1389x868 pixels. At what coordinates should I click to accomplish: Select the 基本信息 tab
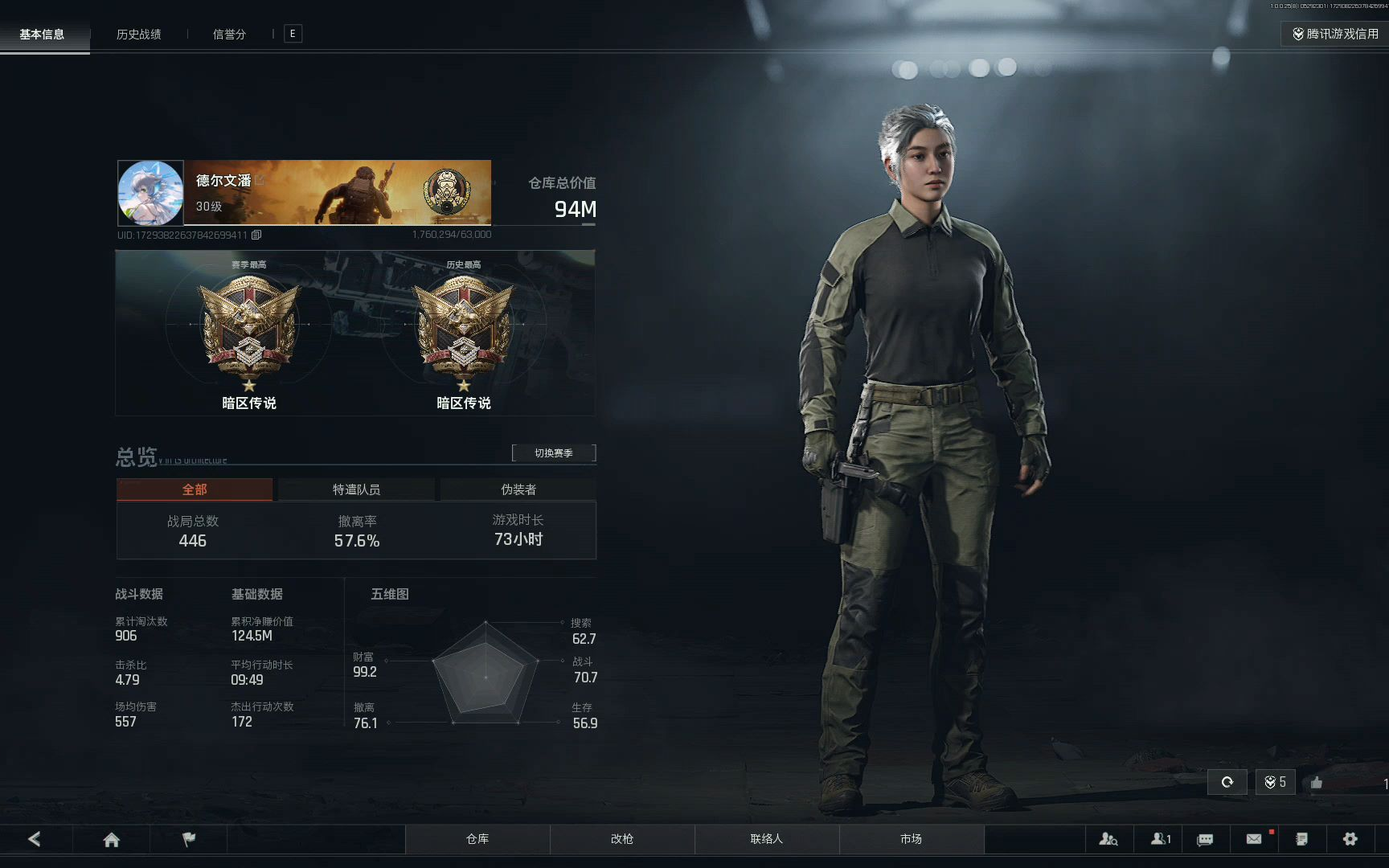(42, 35)
